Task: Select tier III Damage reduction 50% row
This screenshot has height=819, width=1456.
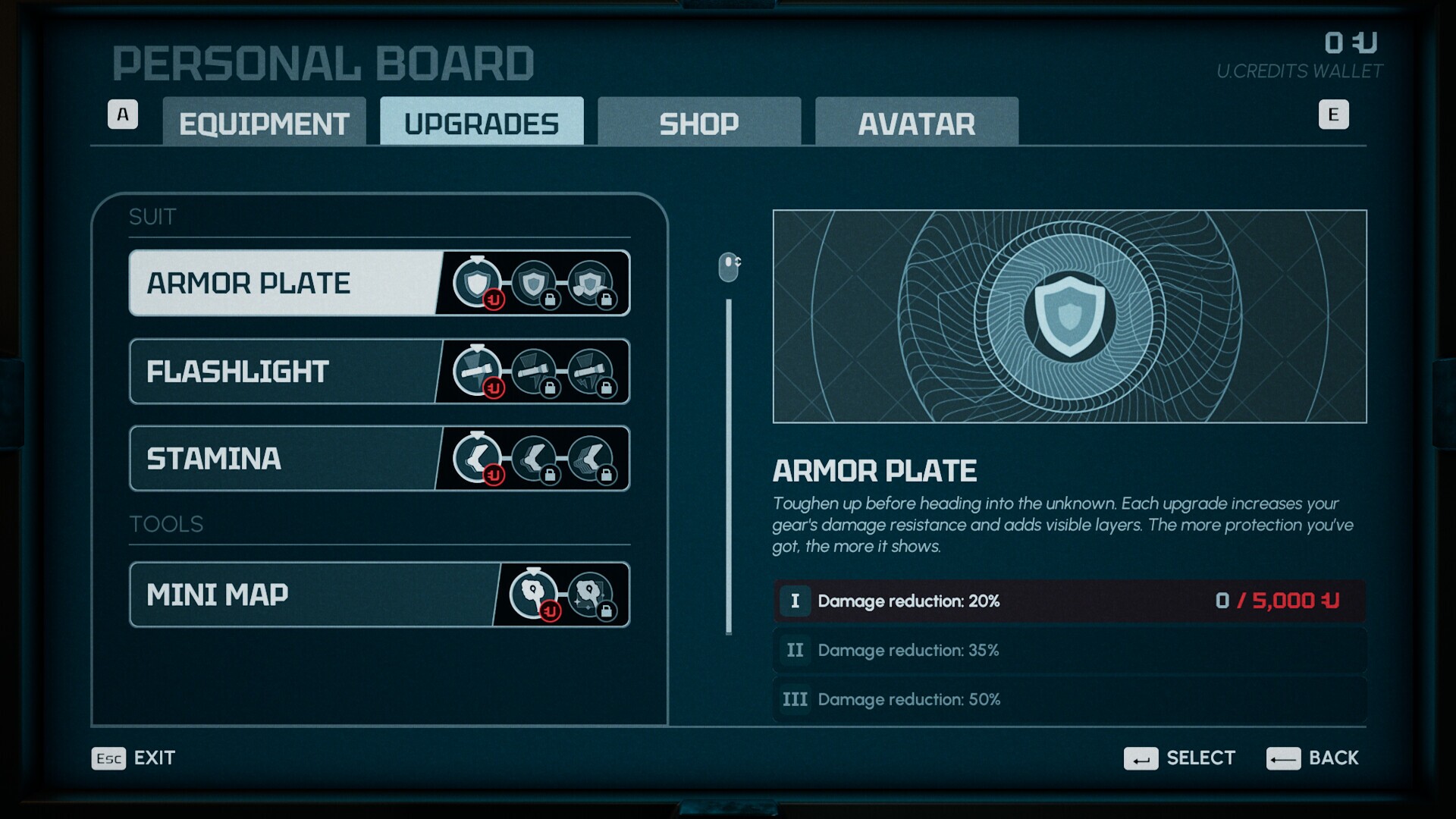Action: point(1069,699)
